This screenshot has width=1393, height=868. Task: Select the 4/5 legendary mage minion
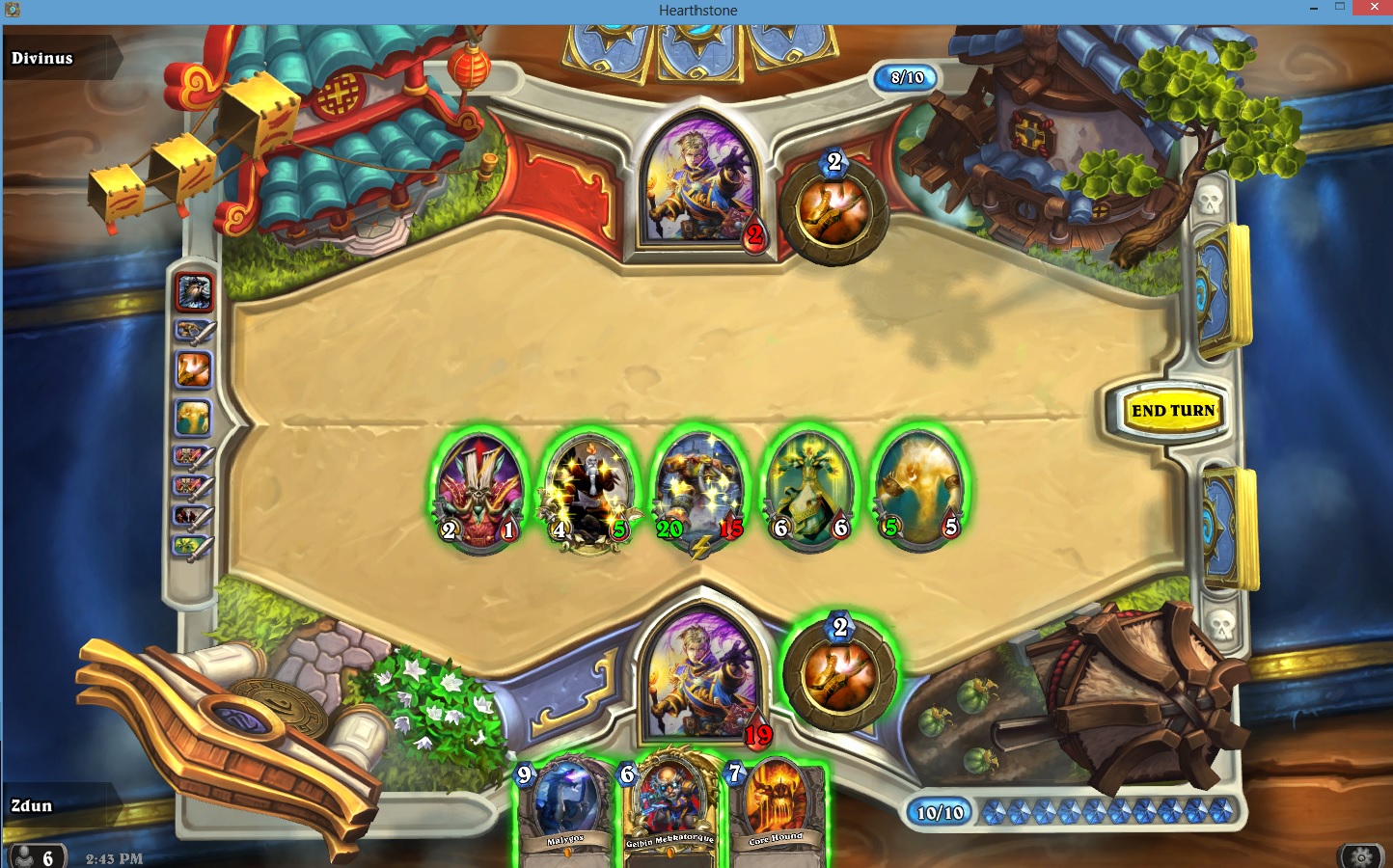pos(589,491)
